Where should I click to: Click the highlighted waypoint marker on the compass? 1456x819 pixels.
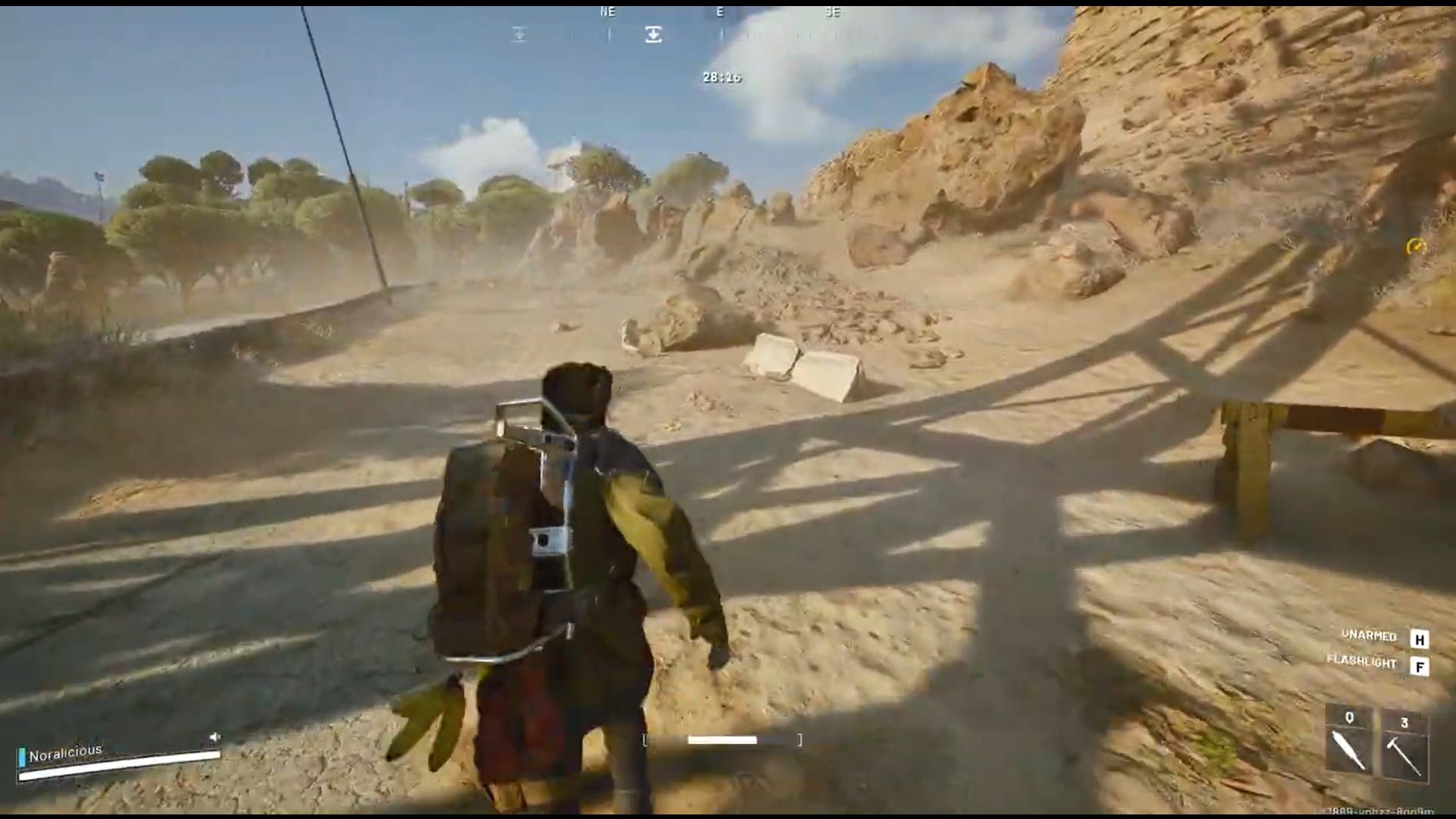click(652, 33)
